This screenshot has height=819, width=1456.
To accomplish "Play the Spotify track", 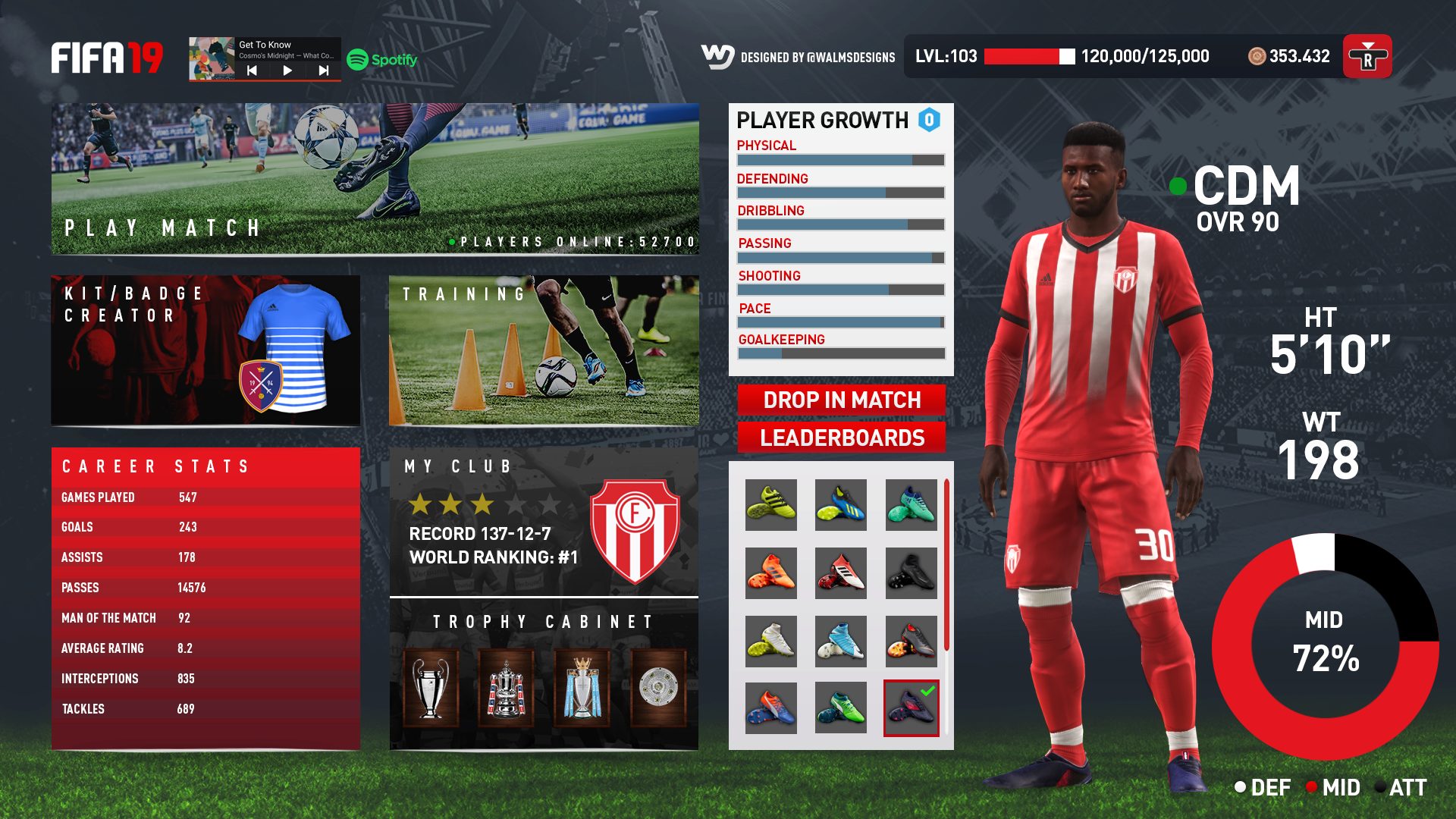I will coord(287,71).
